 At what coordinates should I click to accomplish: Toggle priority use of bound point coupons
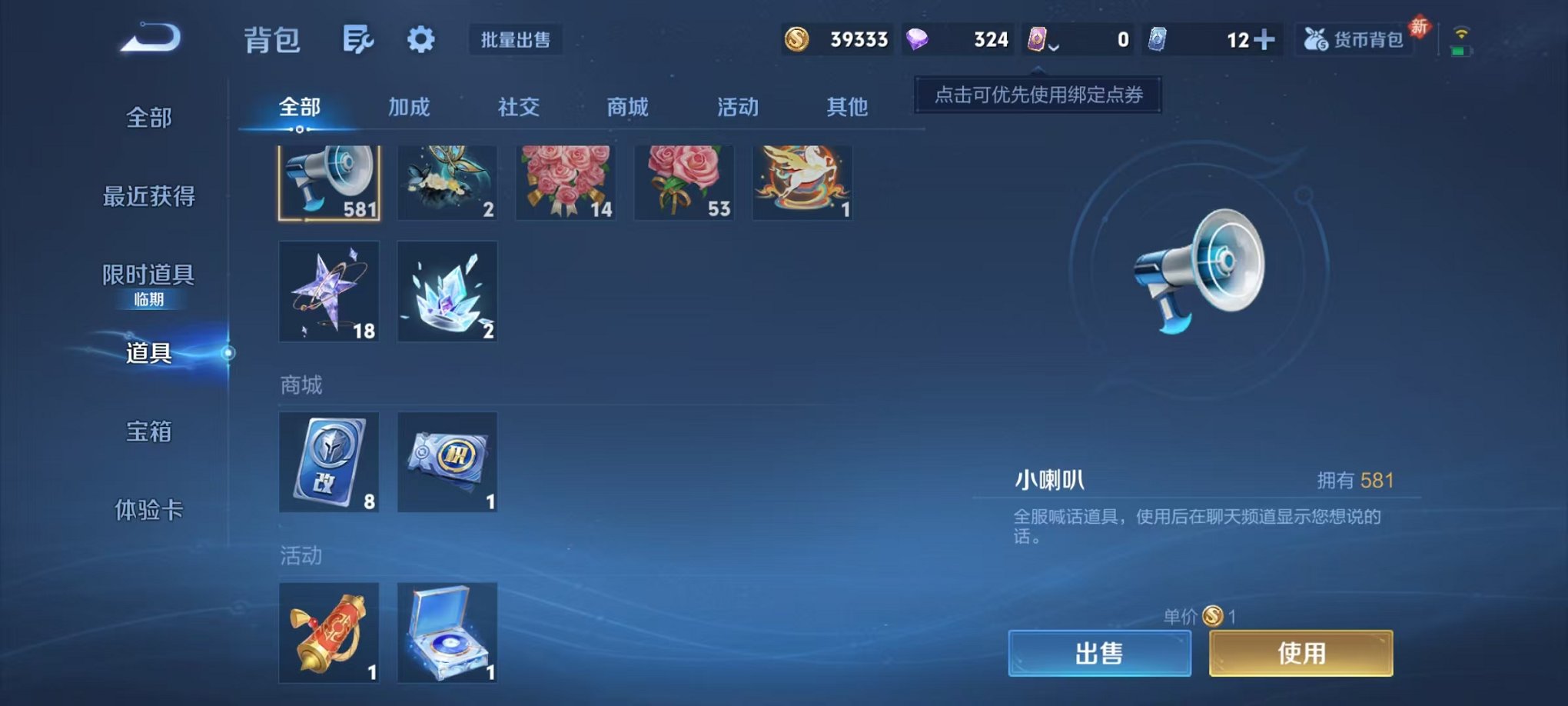tap(1036, 95)
